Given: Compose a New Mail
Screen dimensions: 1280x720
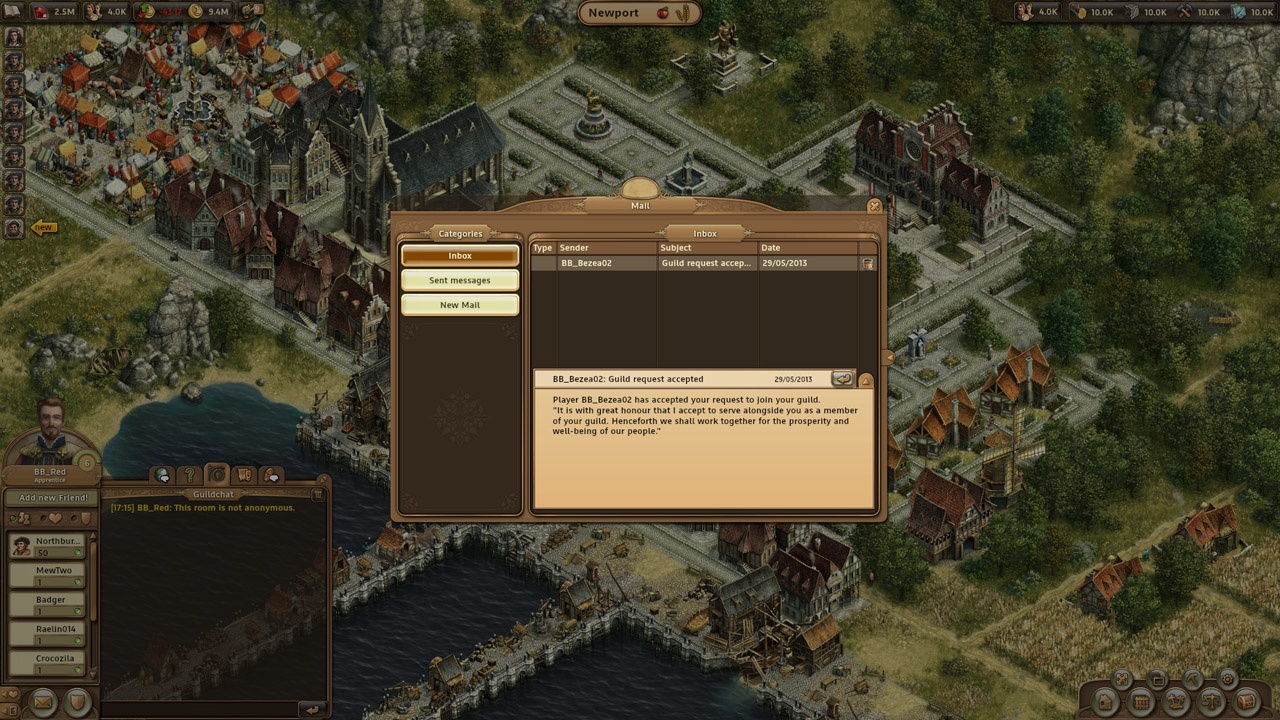Looking at the screenshot, I should pos(460,305).
